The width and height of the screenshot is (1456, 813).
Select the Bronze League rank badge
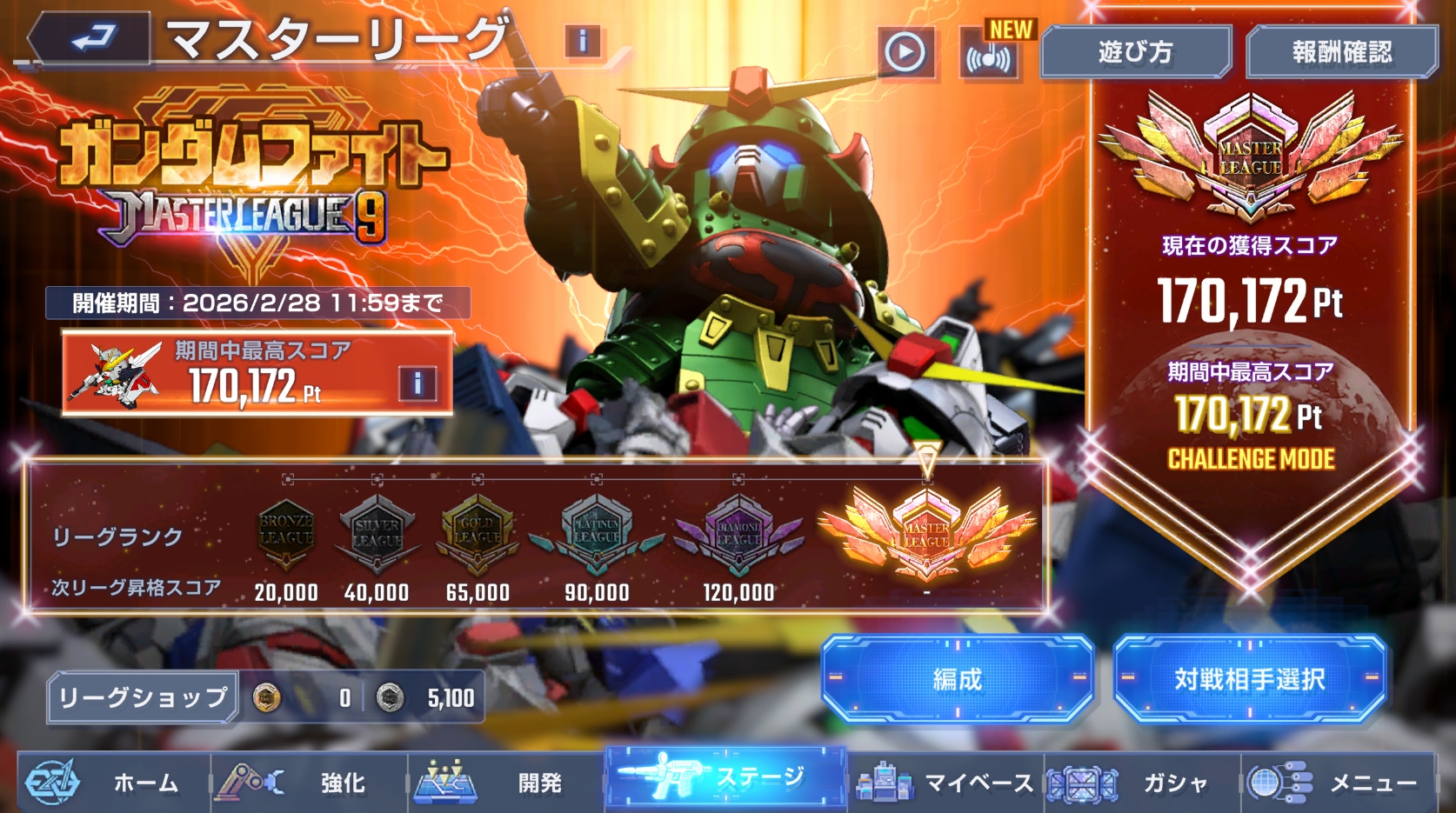pyautogui.click(x=286, y=531)
